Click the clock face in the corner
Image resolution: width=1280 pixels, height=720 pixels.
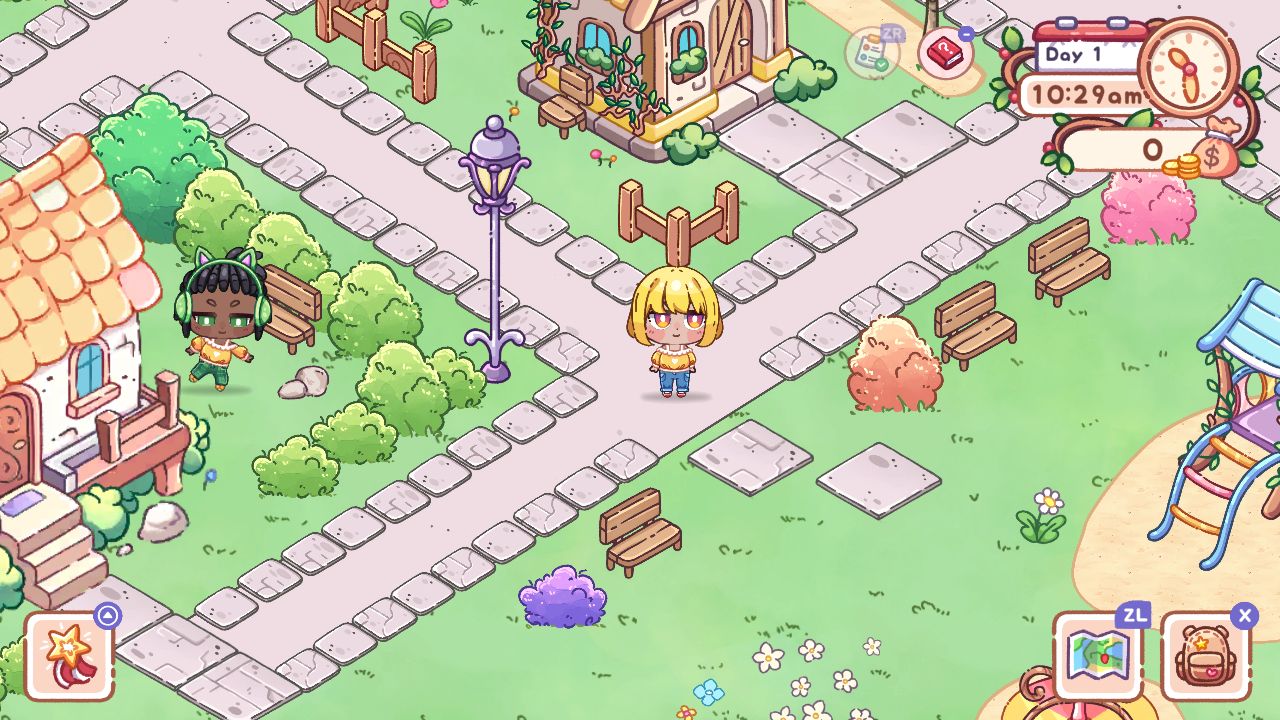(x=1185, y=70)
